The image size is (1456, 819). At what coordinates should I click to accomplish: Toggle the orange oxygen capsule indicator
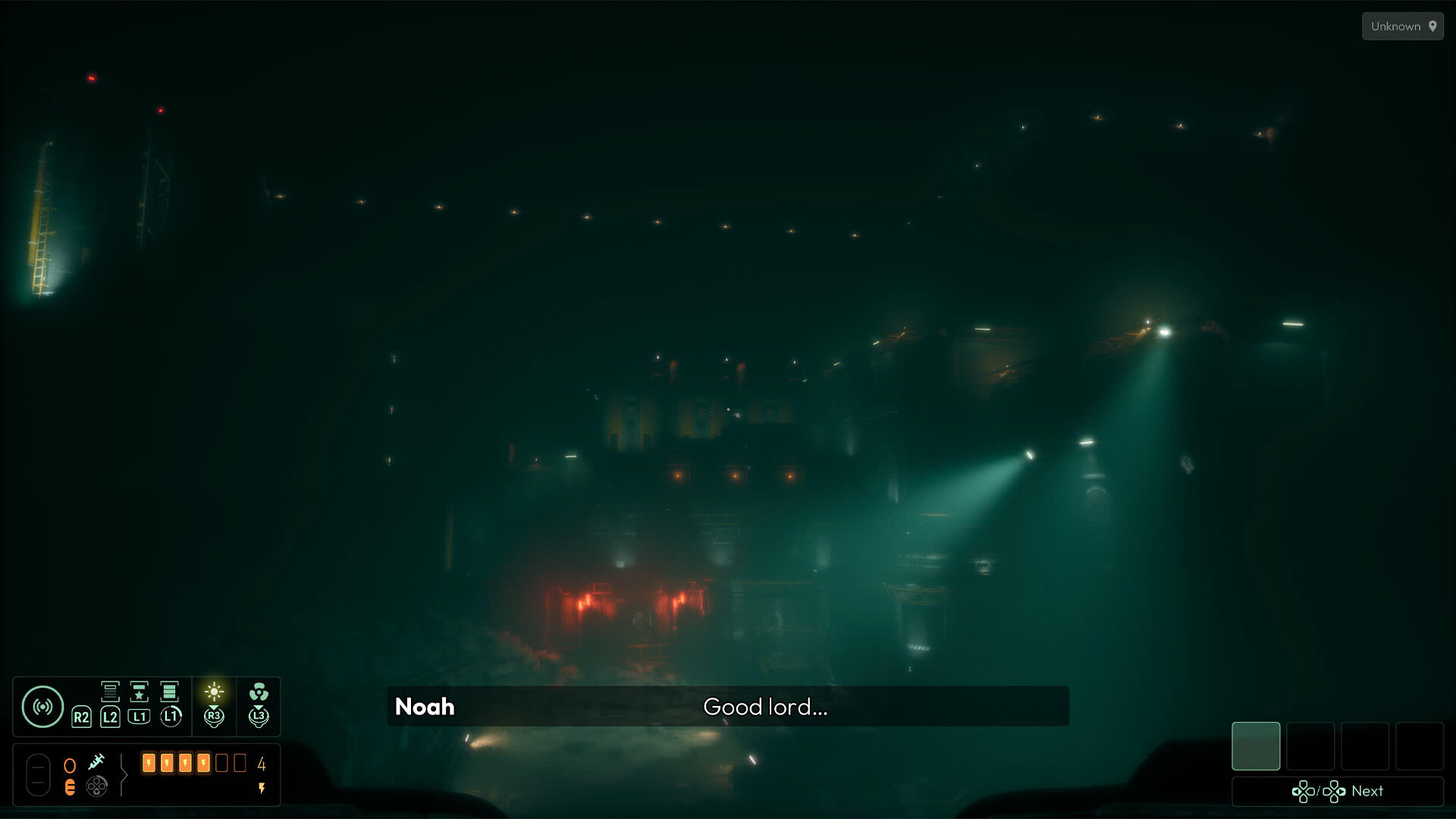click(x=71, y=787)
